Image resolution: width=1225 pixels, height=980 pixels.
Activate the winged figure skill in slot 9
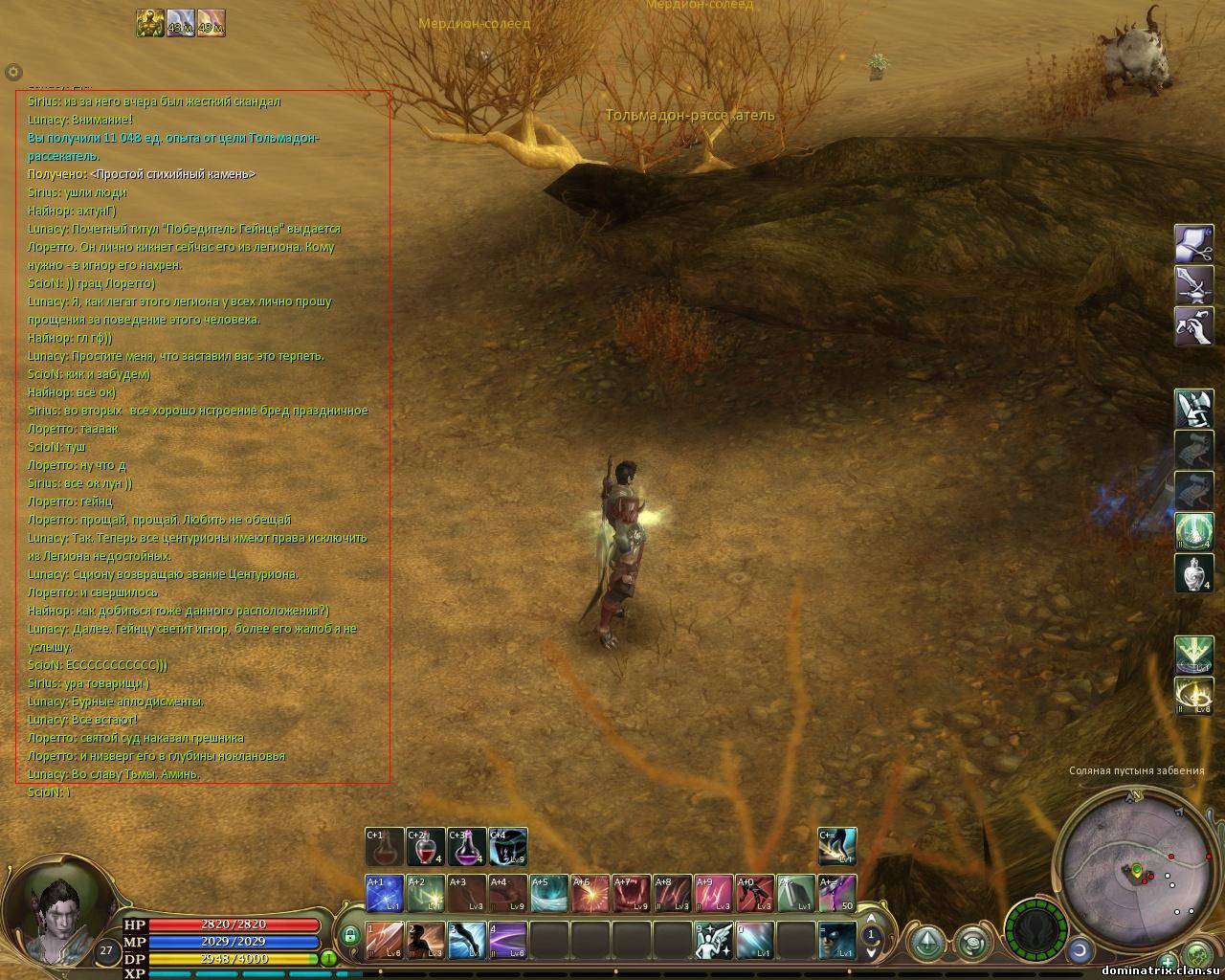point(713,940)
